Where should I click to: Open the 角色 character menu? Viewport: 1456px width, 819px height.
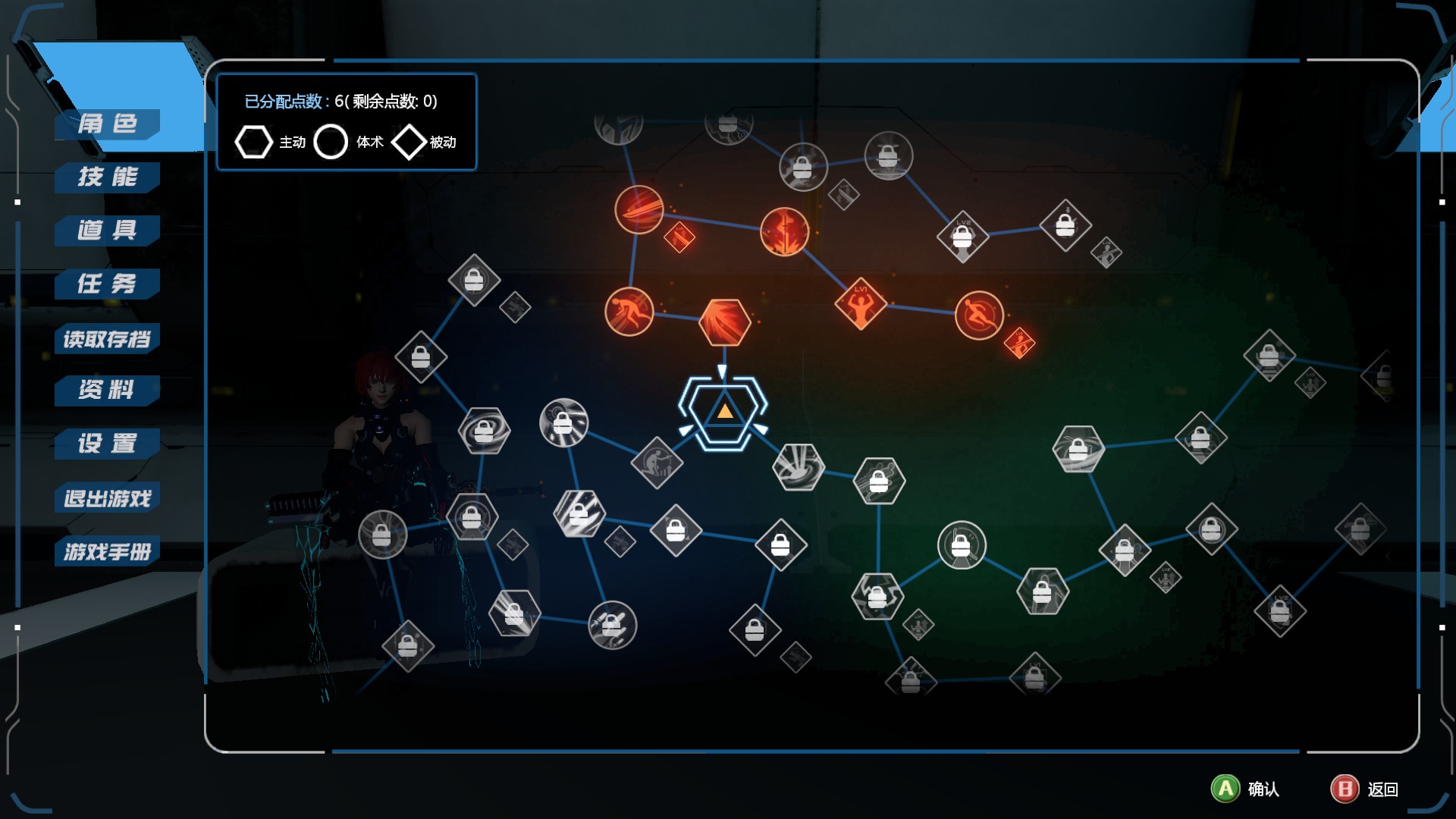[108, 124]
